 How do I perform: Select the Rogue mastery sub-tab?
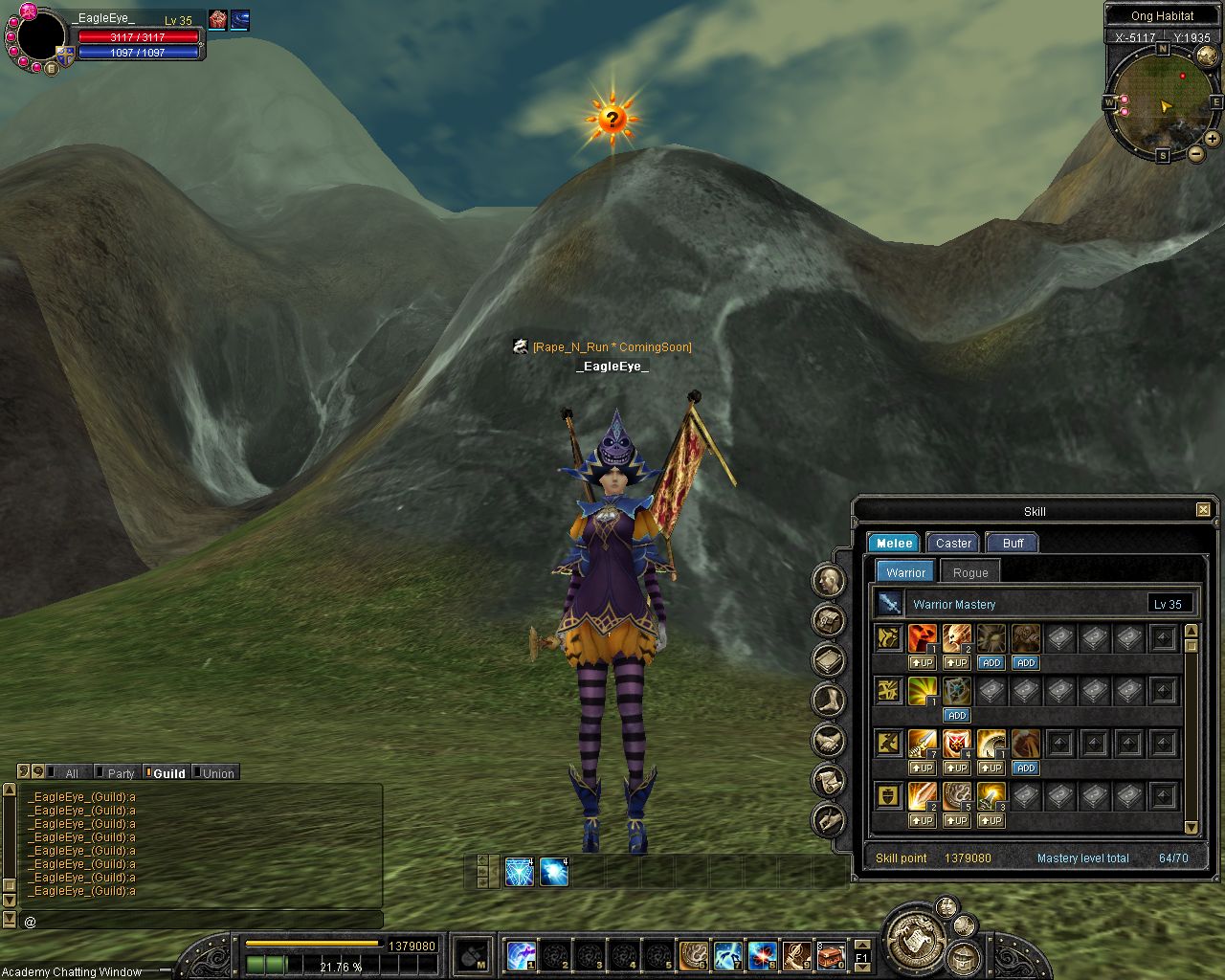(969, 572)
